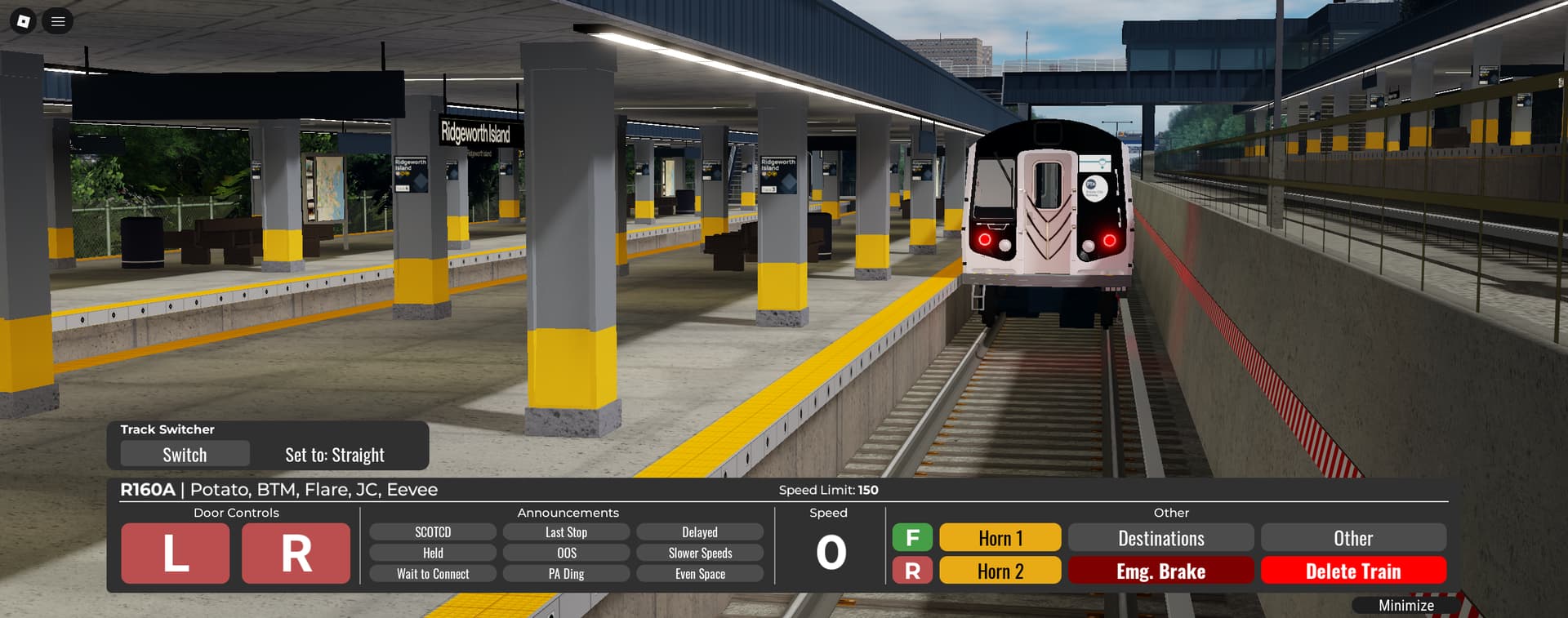Sound Horn 2
The width and height of the screenshot is (1568, 618).
click(1000, 571)
